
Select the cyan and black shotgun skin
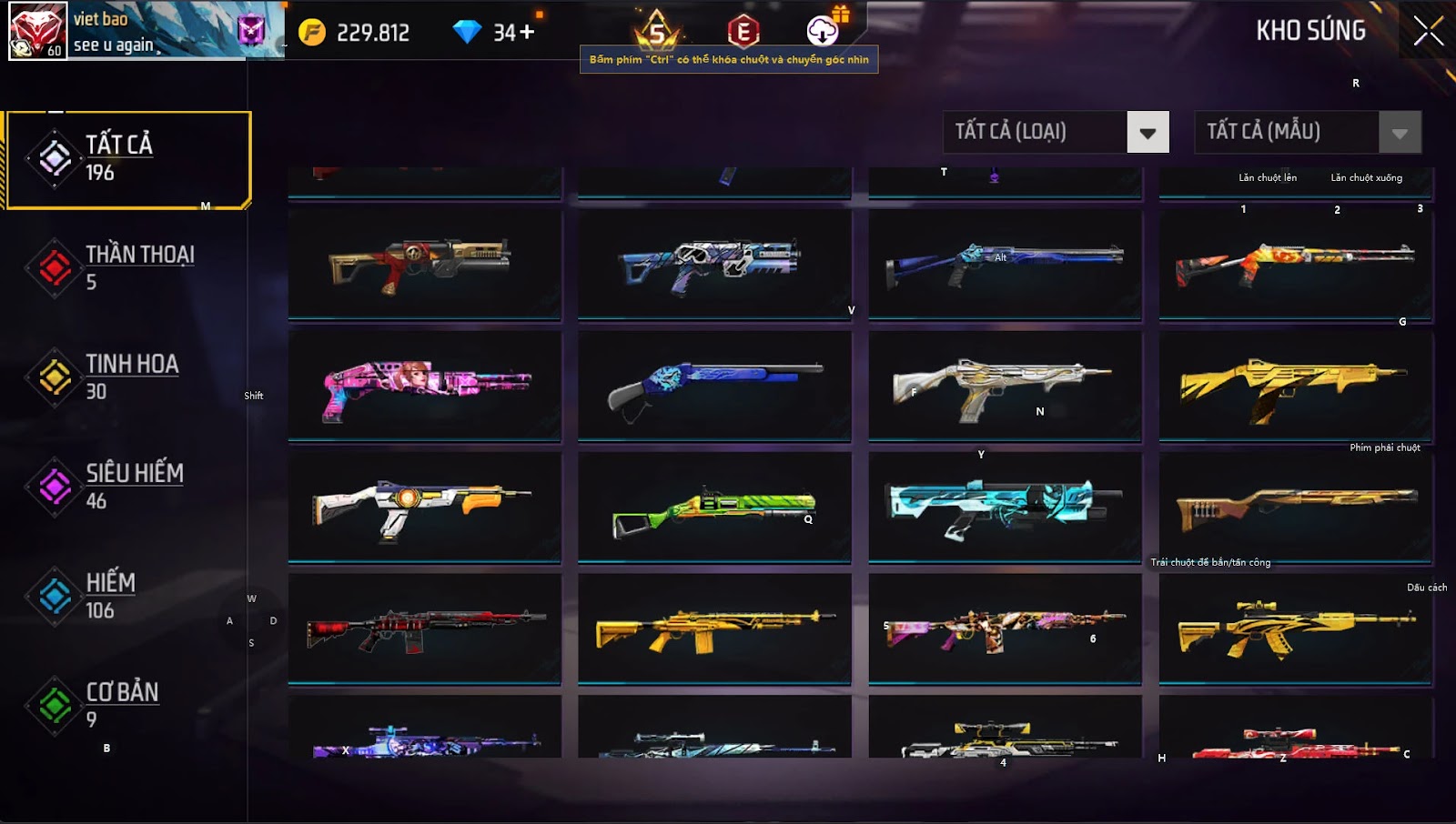click(x=1005, y=507)
